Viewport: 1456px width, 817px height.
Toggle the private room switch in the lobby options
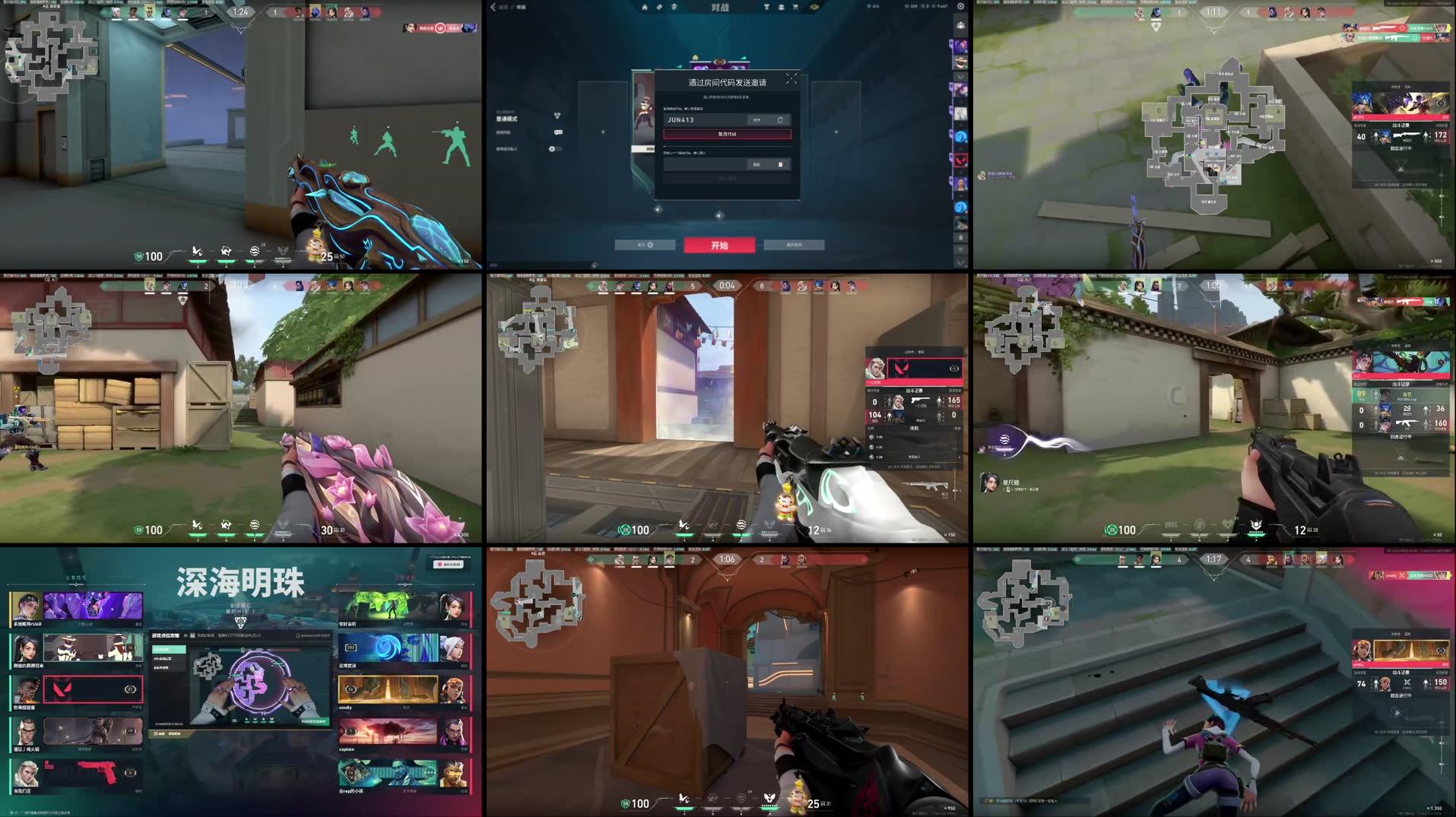point(556,150)
